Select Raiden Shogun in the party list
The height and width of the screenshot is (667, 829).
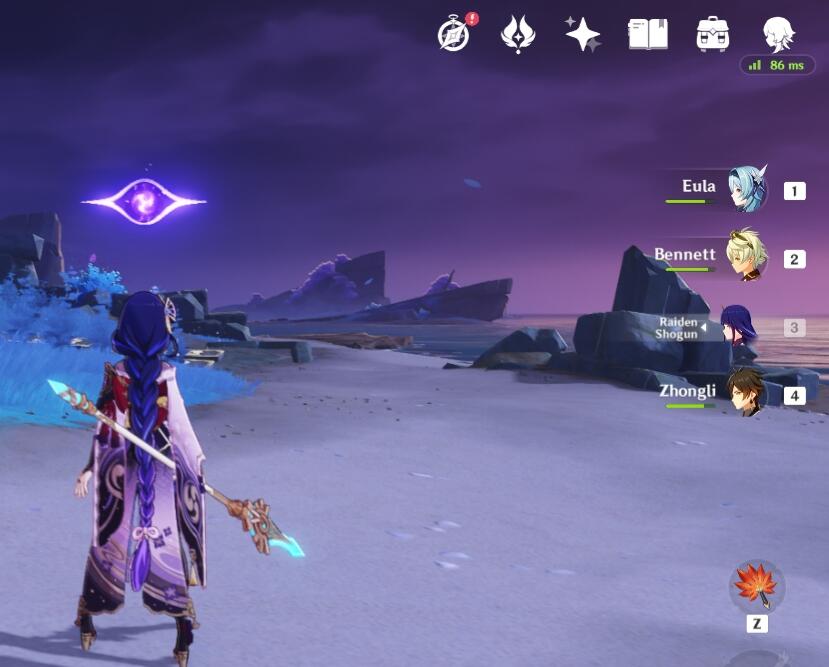coord(738,327)
